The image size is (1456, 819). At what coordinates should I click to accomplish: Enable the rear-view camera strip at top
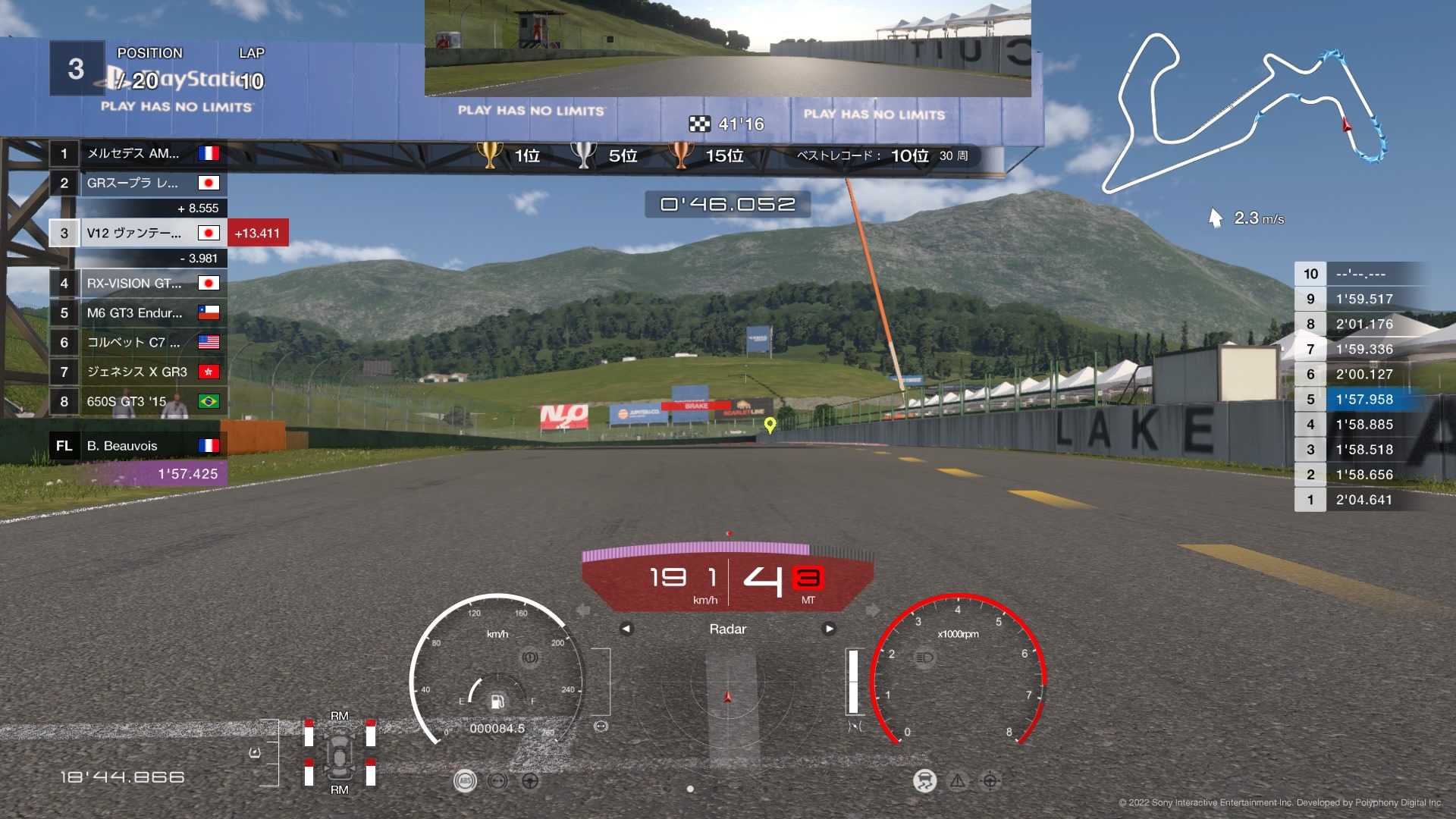click(728, 49)
